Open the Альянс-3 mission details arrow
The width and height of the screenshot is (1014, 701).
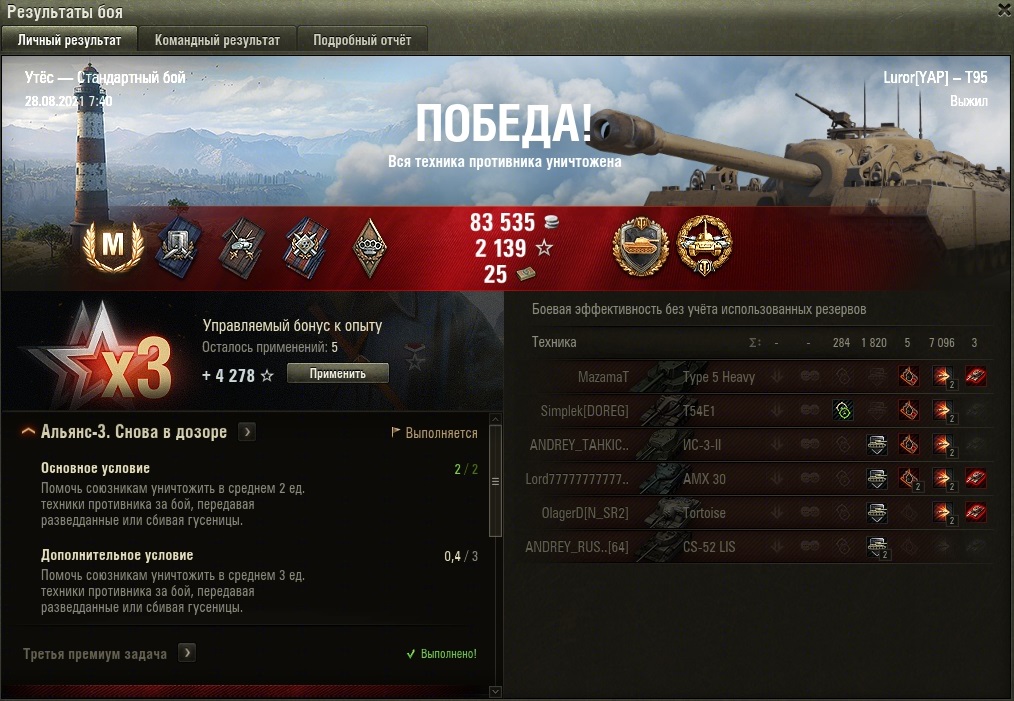[247, 432]
